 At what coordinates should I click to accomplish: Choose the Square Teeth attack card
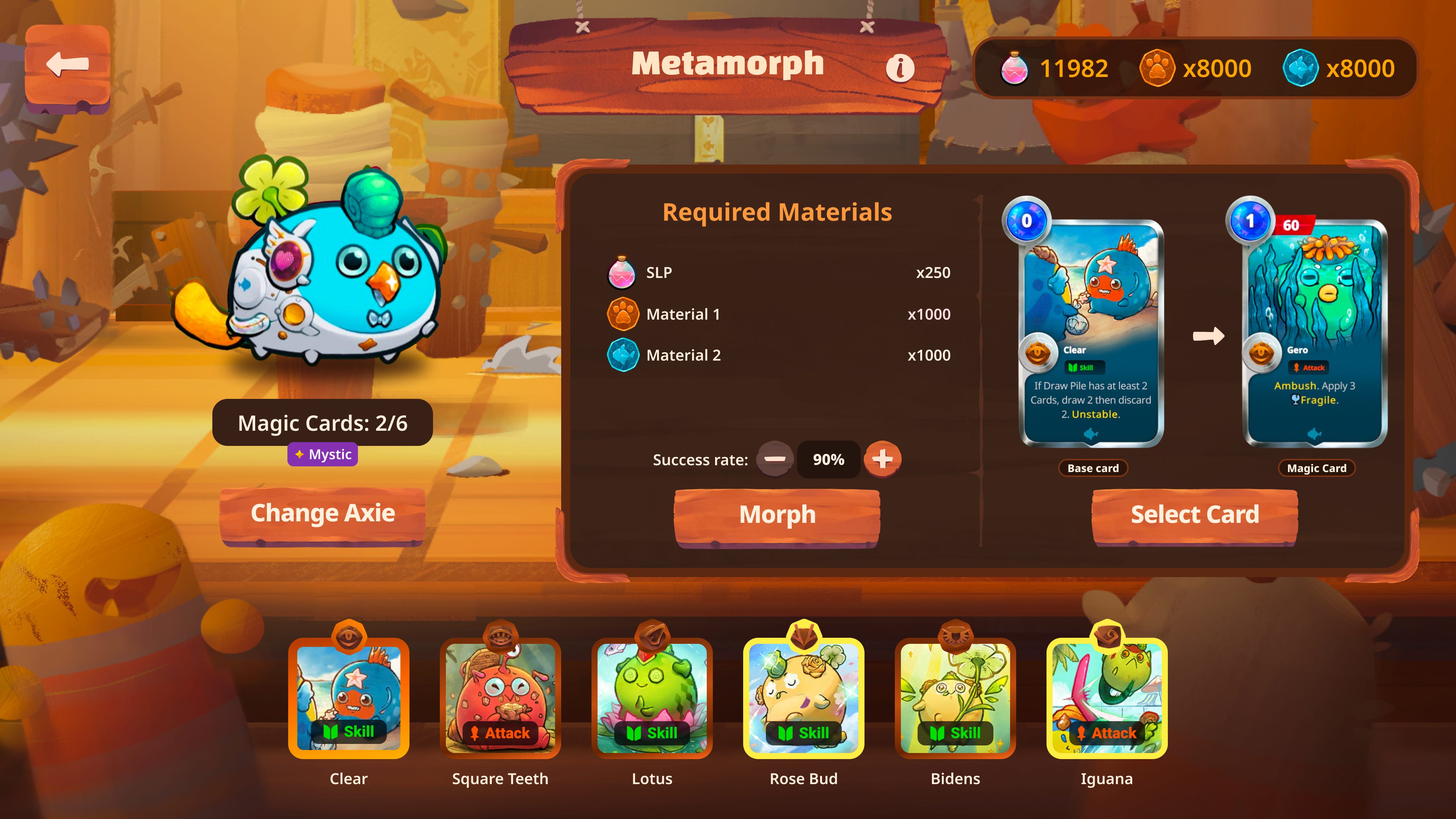(500, 698)
